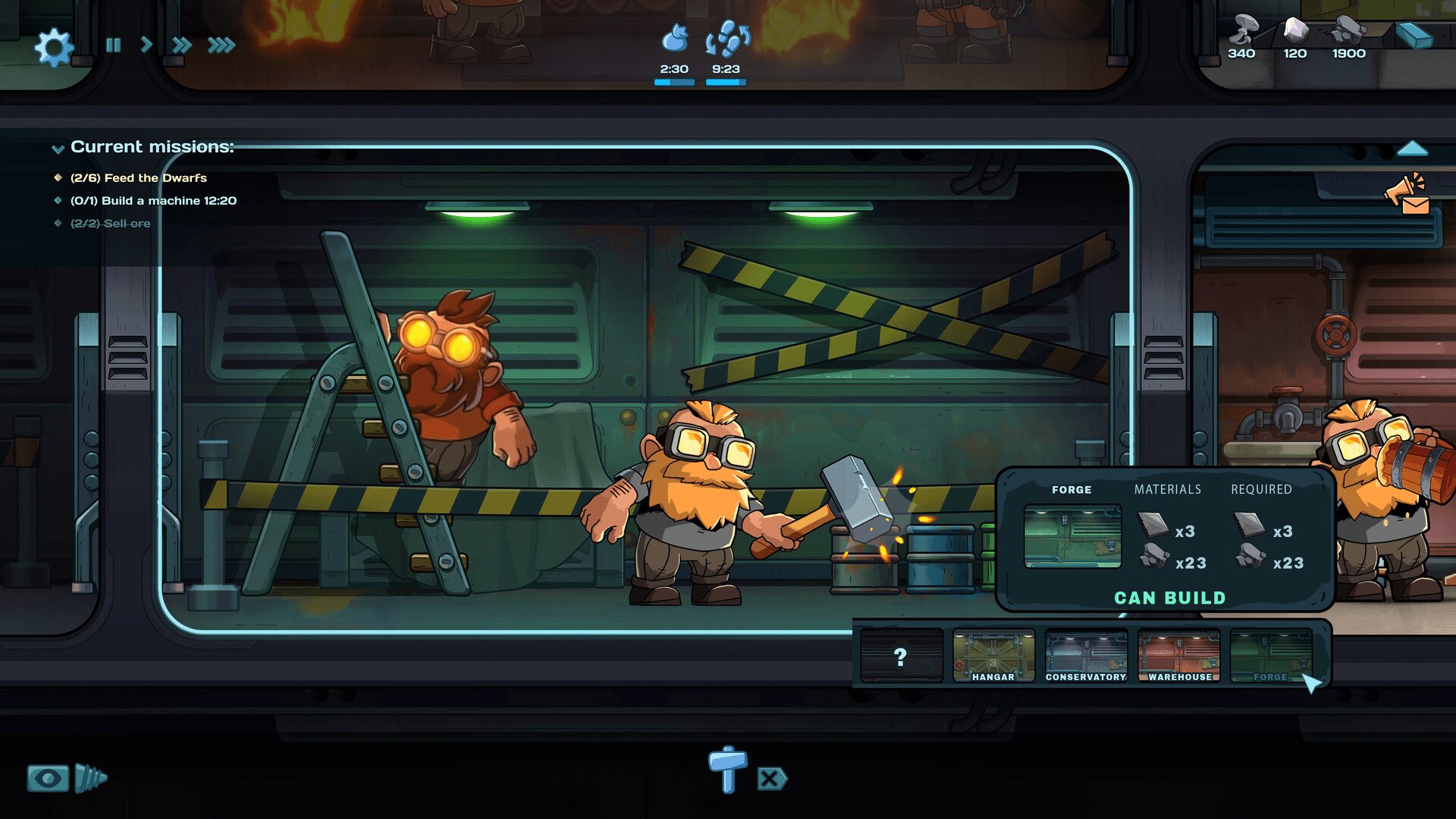
Task: Collapse the Current missions list
Action: click(58, 149)
